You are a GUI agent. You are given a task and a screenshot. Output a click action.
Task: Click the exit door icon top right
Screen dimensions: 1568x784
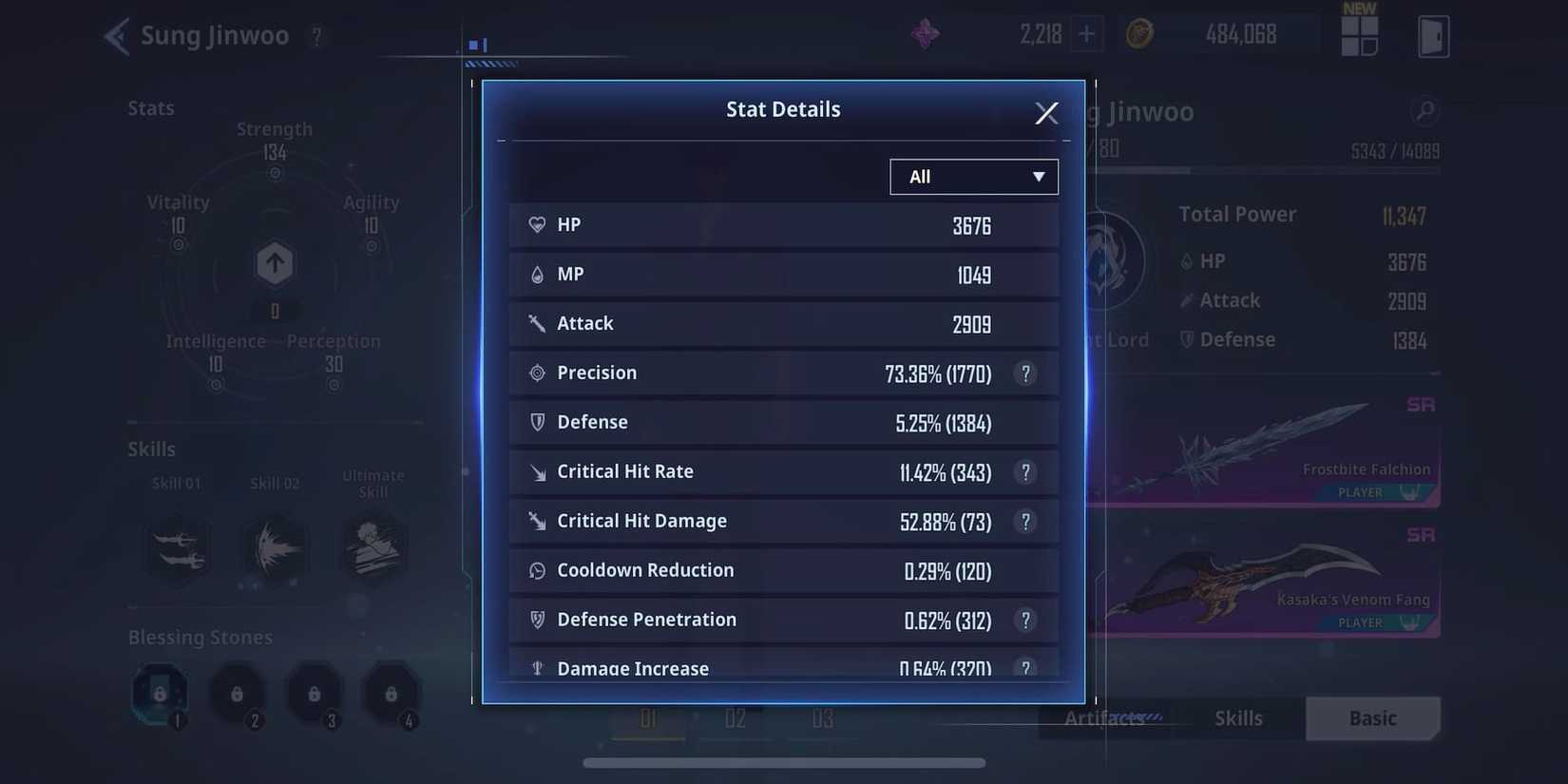click(1433, 36)
